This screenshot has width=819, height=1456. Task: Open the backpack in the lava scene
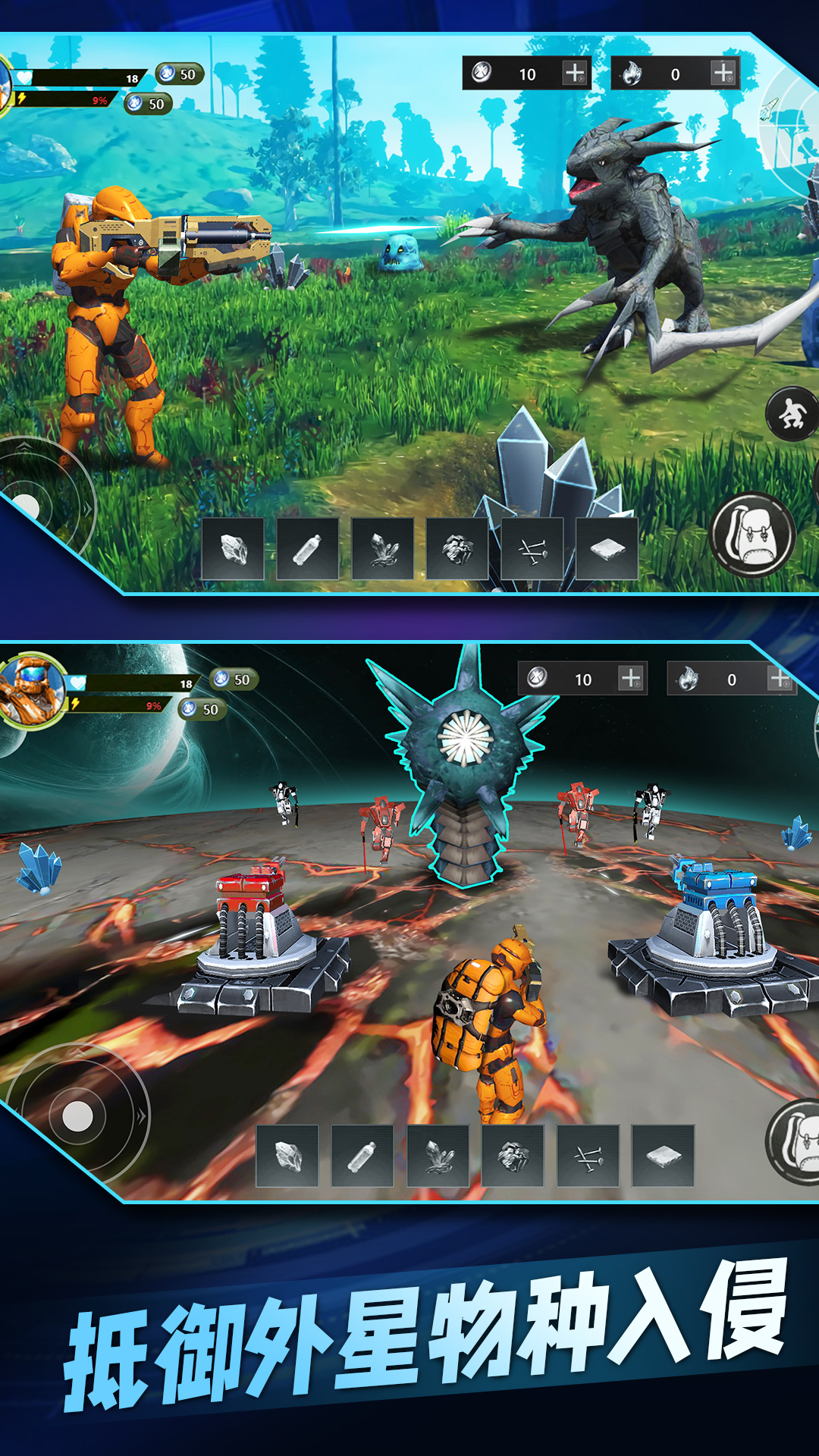(796, 1141)
